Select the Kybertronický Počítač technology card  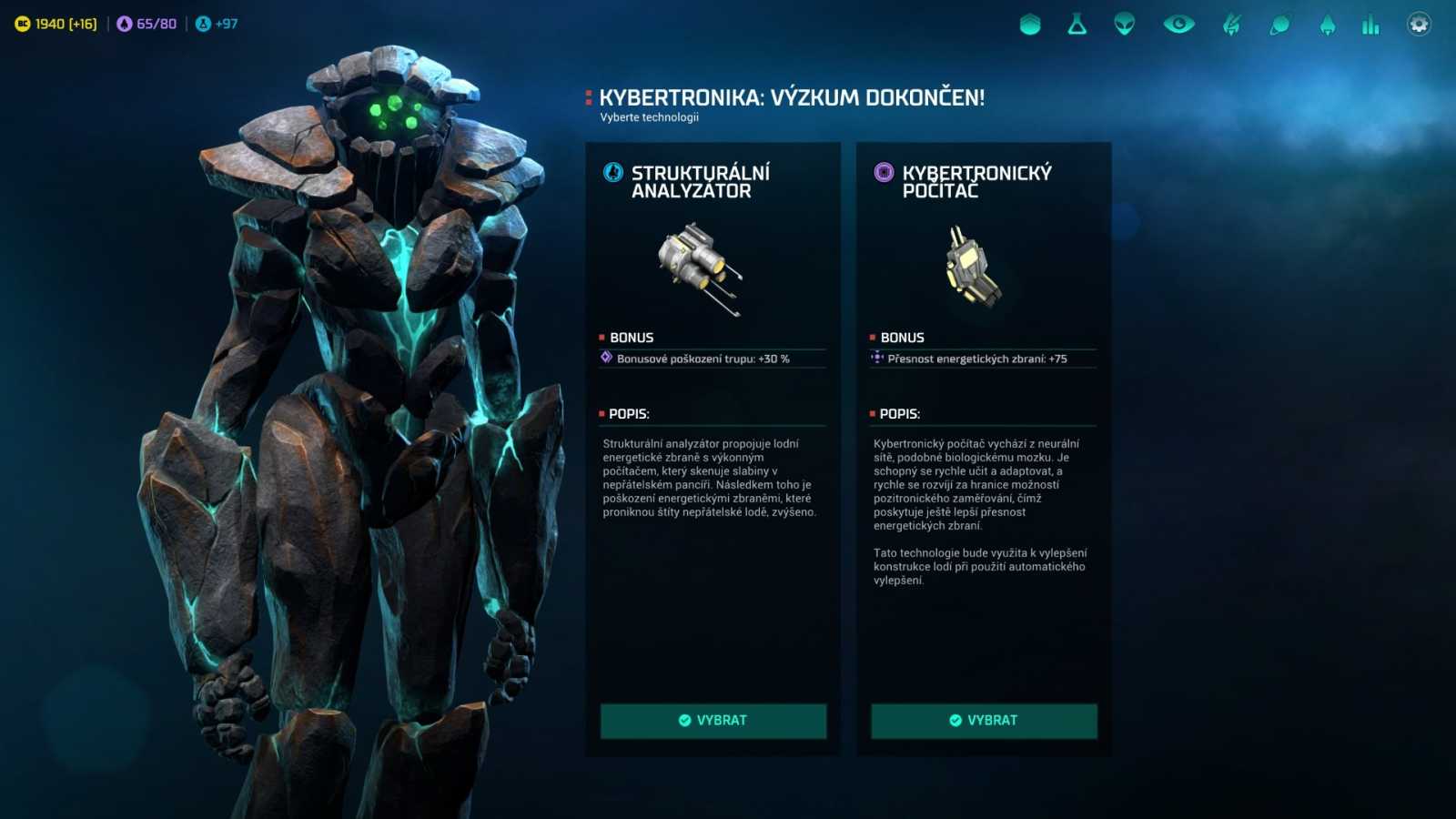983,721
